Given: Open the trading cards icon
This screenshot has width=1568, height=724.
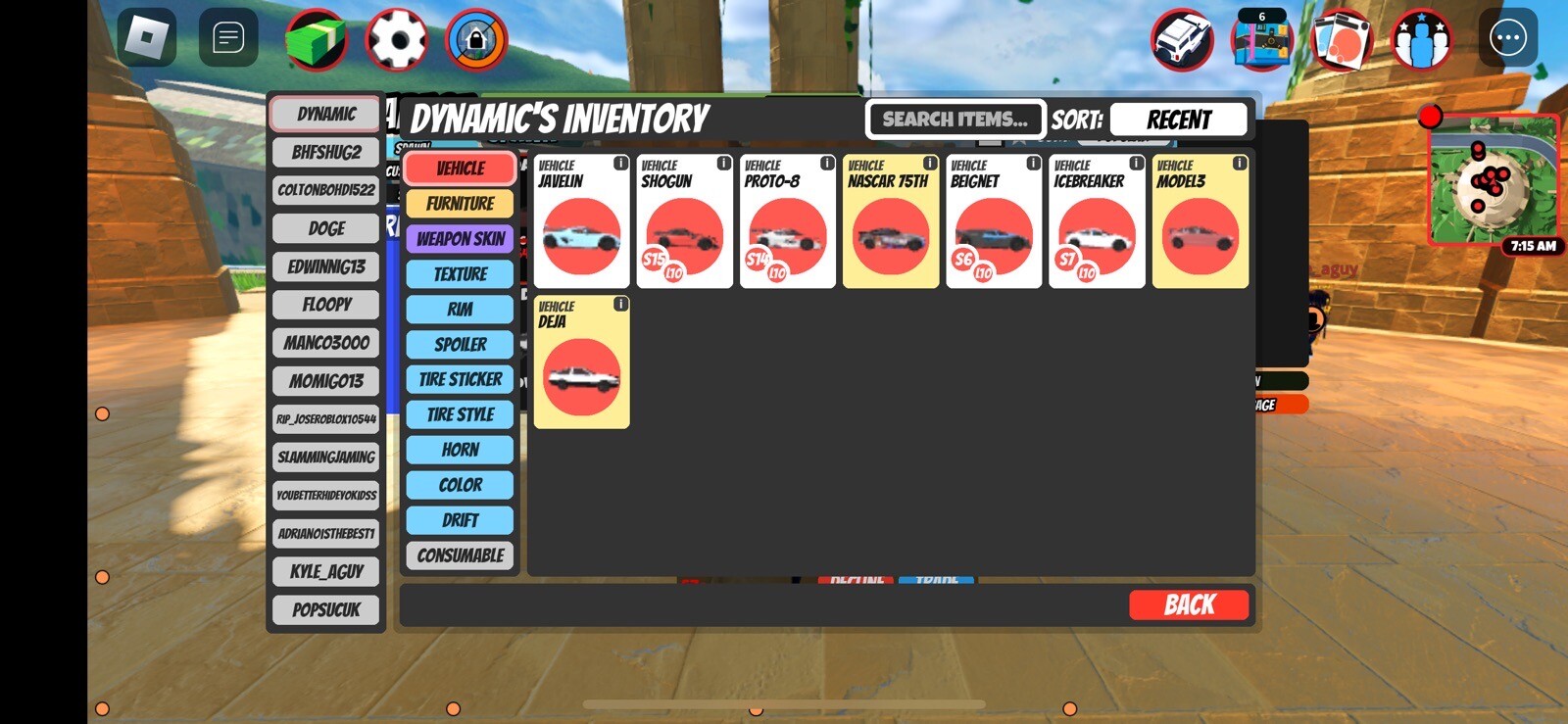Looking at the screenshot, I should [1342, 40].
